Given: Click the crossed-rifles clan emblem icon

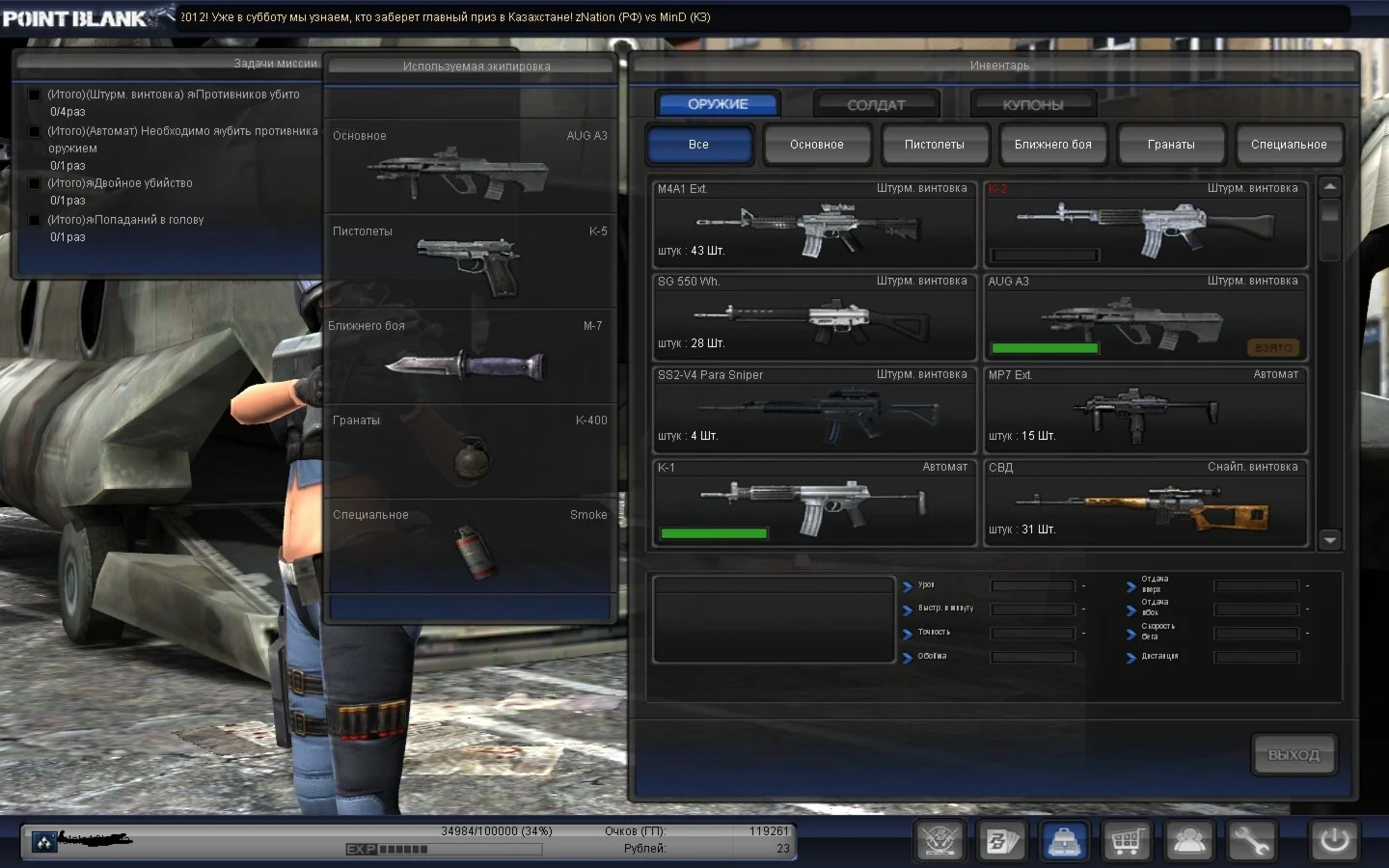Looking at the screenshot, I should pos(940,840).
